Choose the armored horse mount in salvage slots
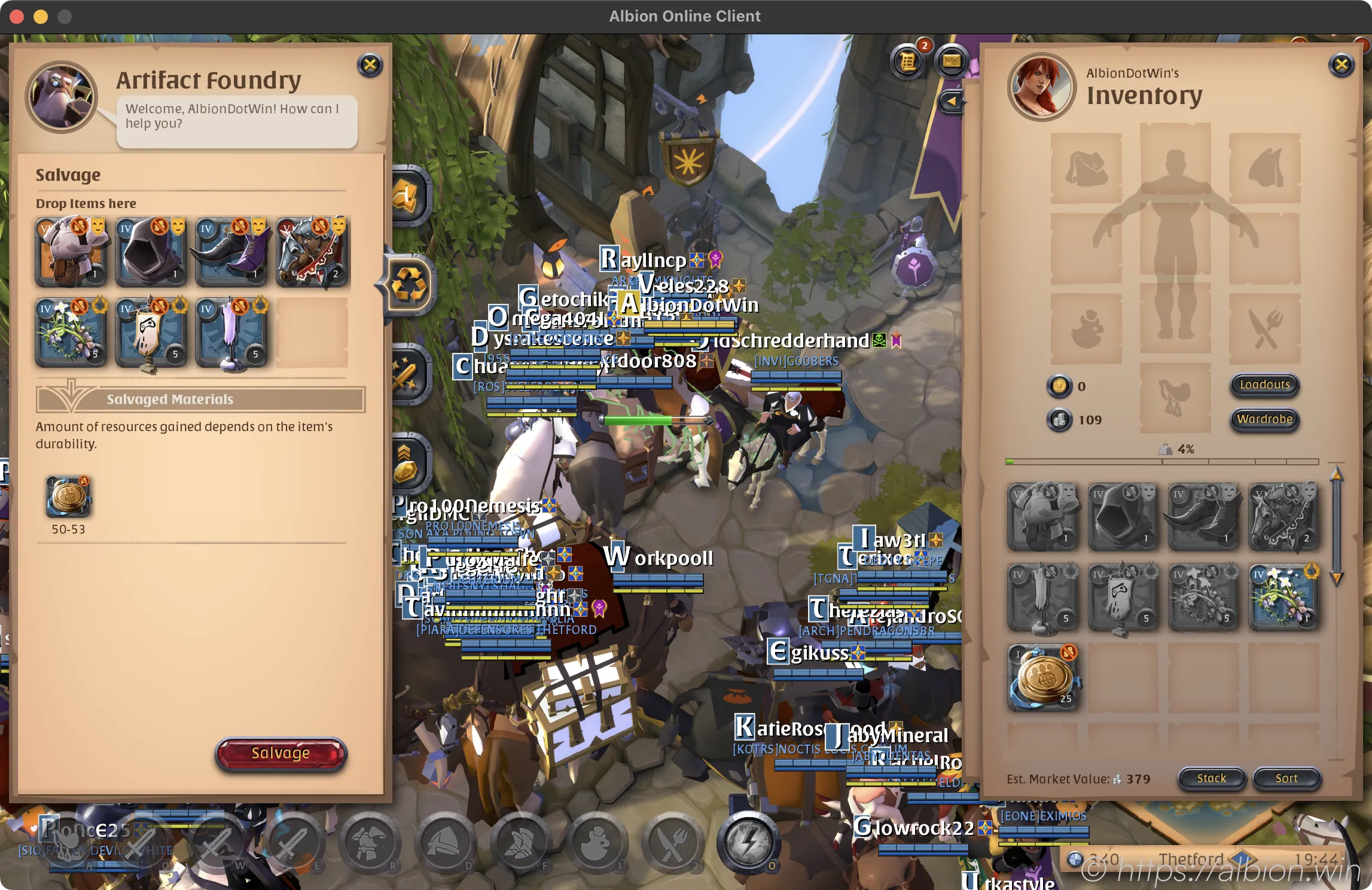Image resolution: width=1372 pixels, height=890 pixels. pos(312,252)
